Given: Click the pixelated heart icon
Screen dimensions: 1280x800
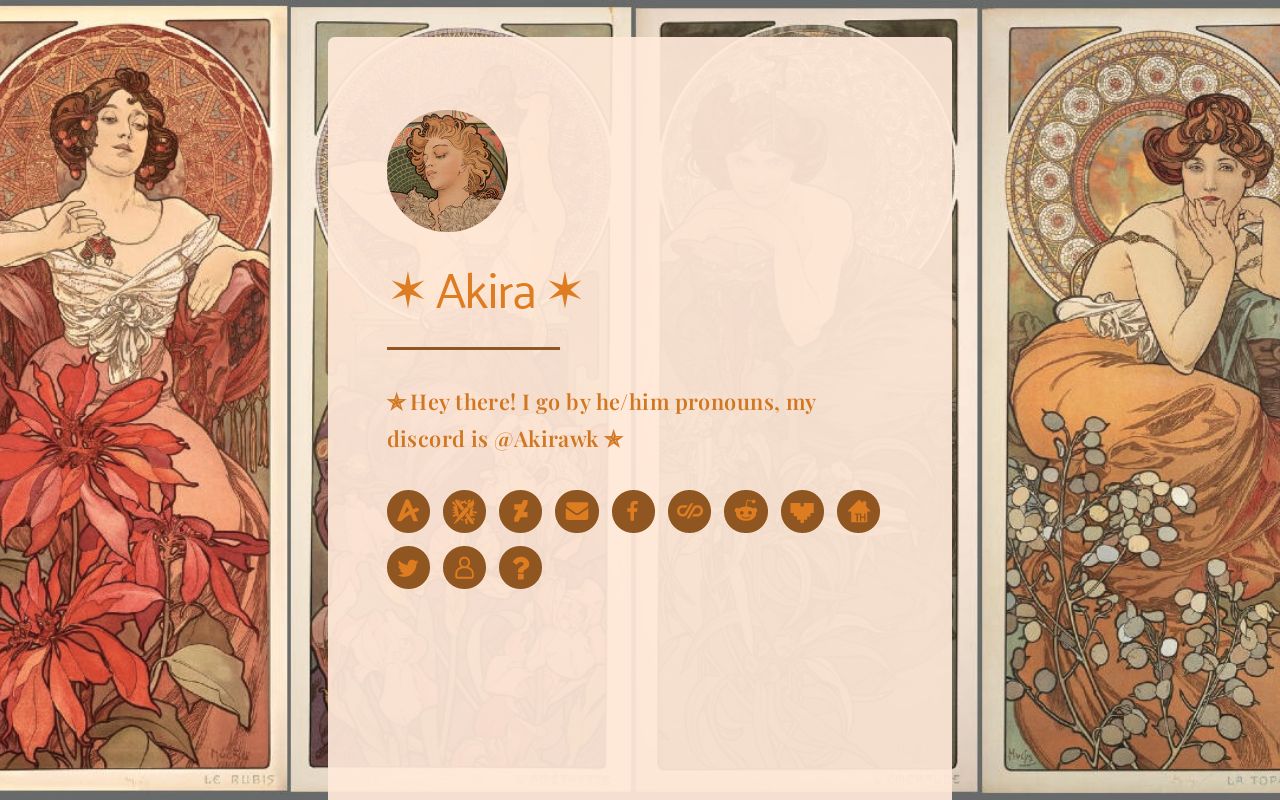Looking at the screenshot, I should pyautogui.click(x=801, y=511).
